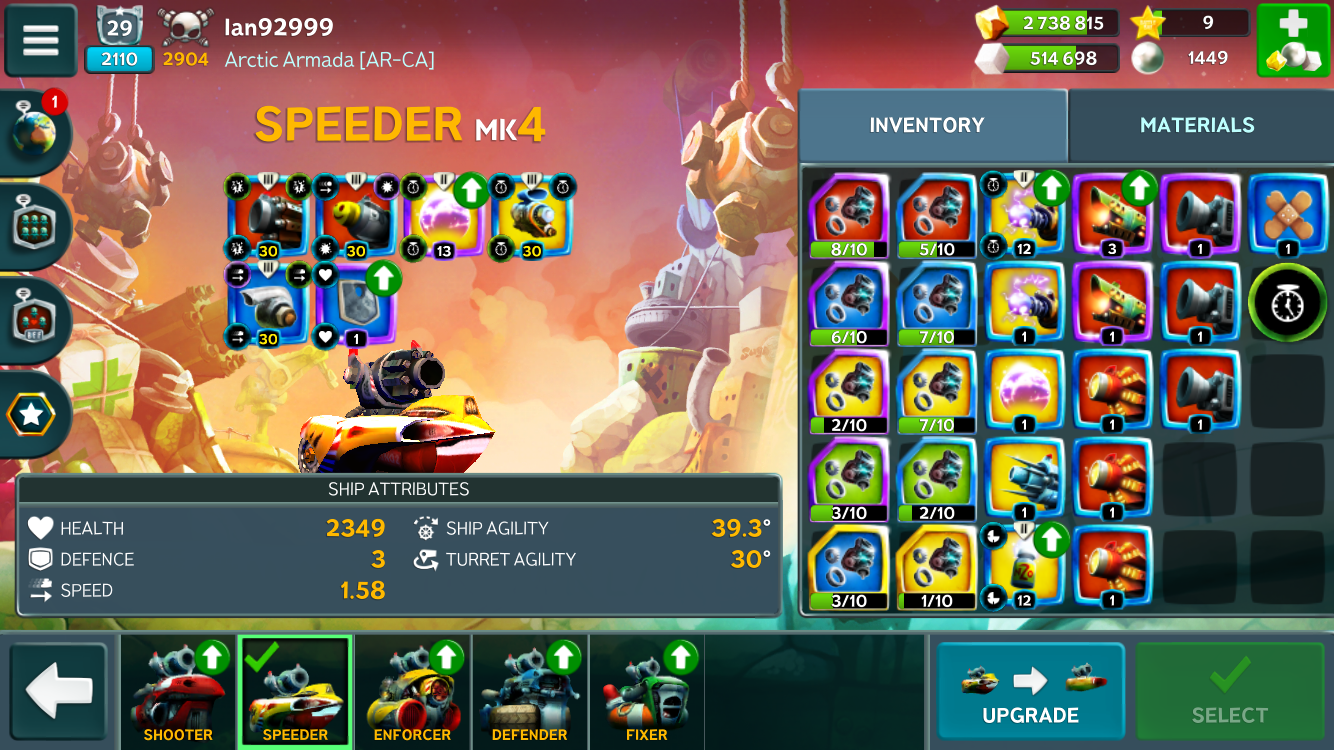The height and width of the screenshot is (750, 1334).
Task: Open the hamburger main menu
Action: tap(41, 41)
